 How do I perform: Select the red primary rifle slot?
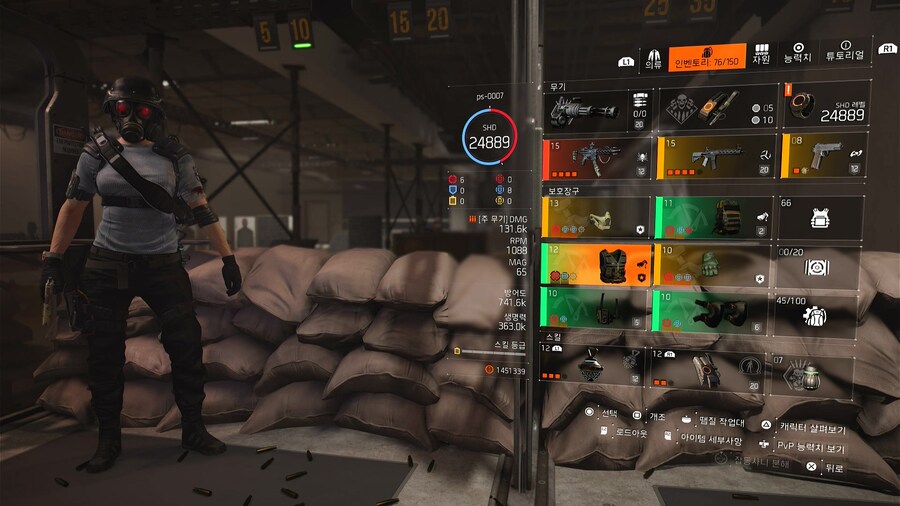click(x=597, y=155)
